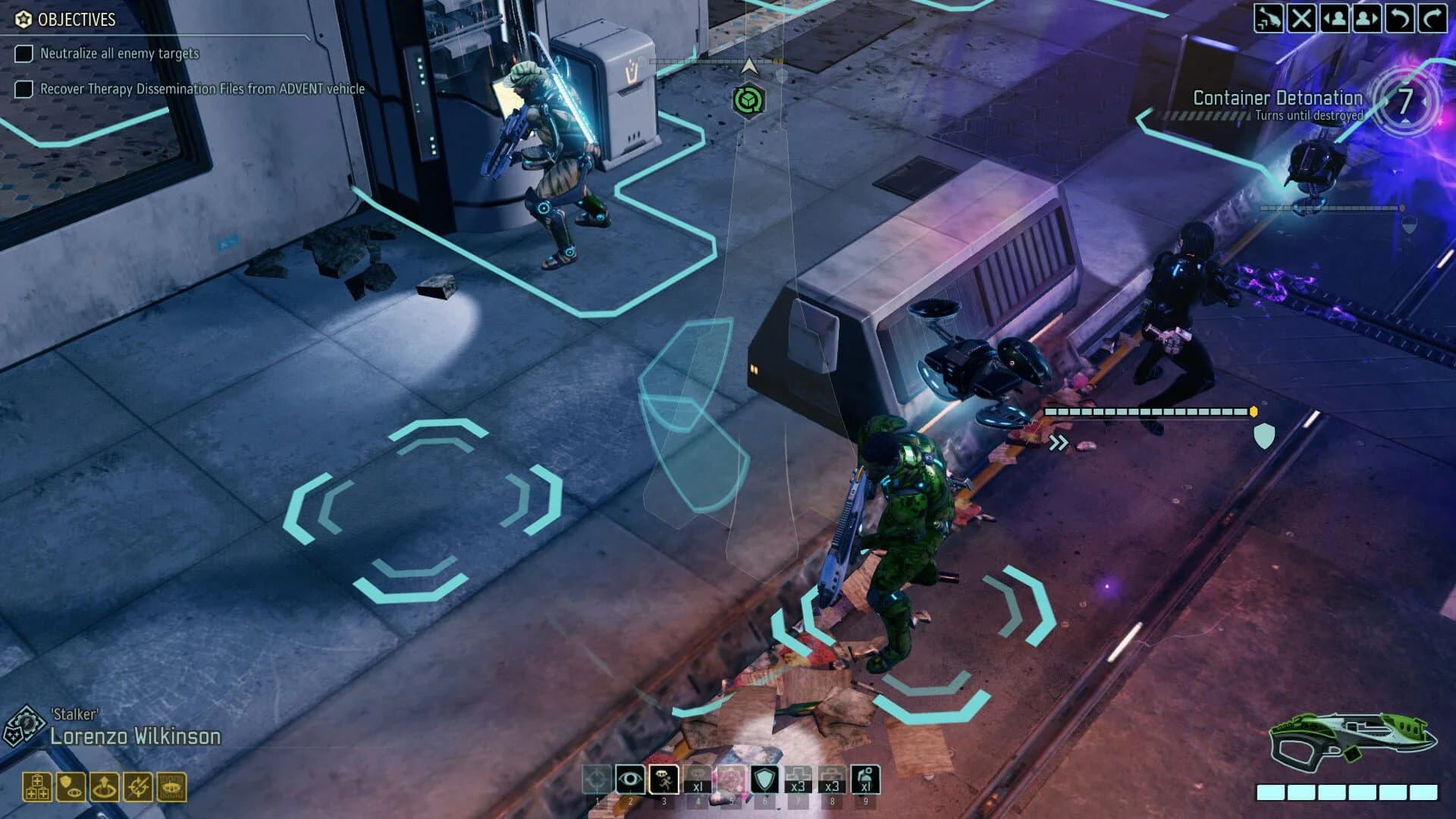Use the x3 medkit item in slot 7

797,777
